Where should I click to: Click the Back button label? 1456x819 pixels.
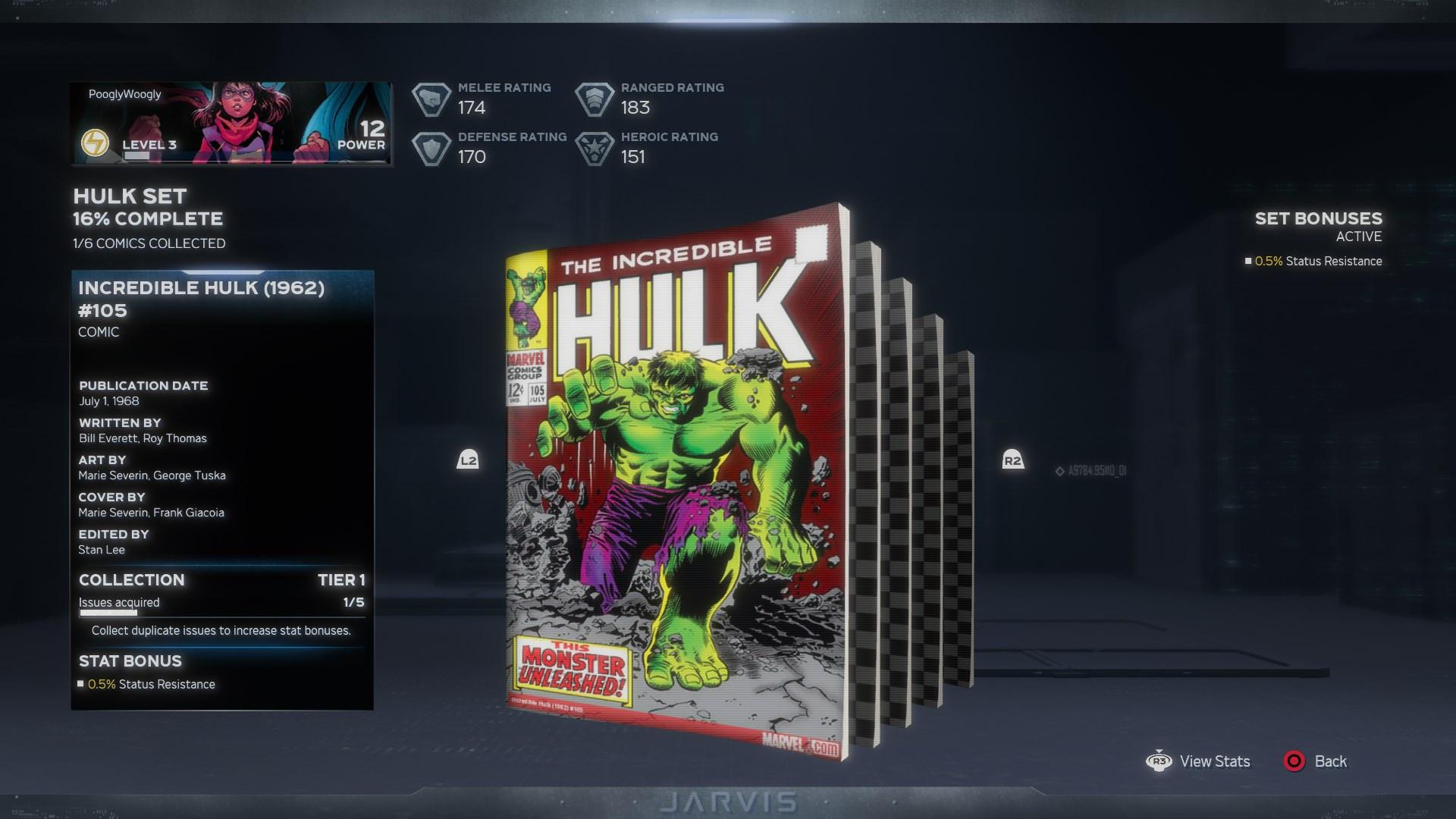1330,761
